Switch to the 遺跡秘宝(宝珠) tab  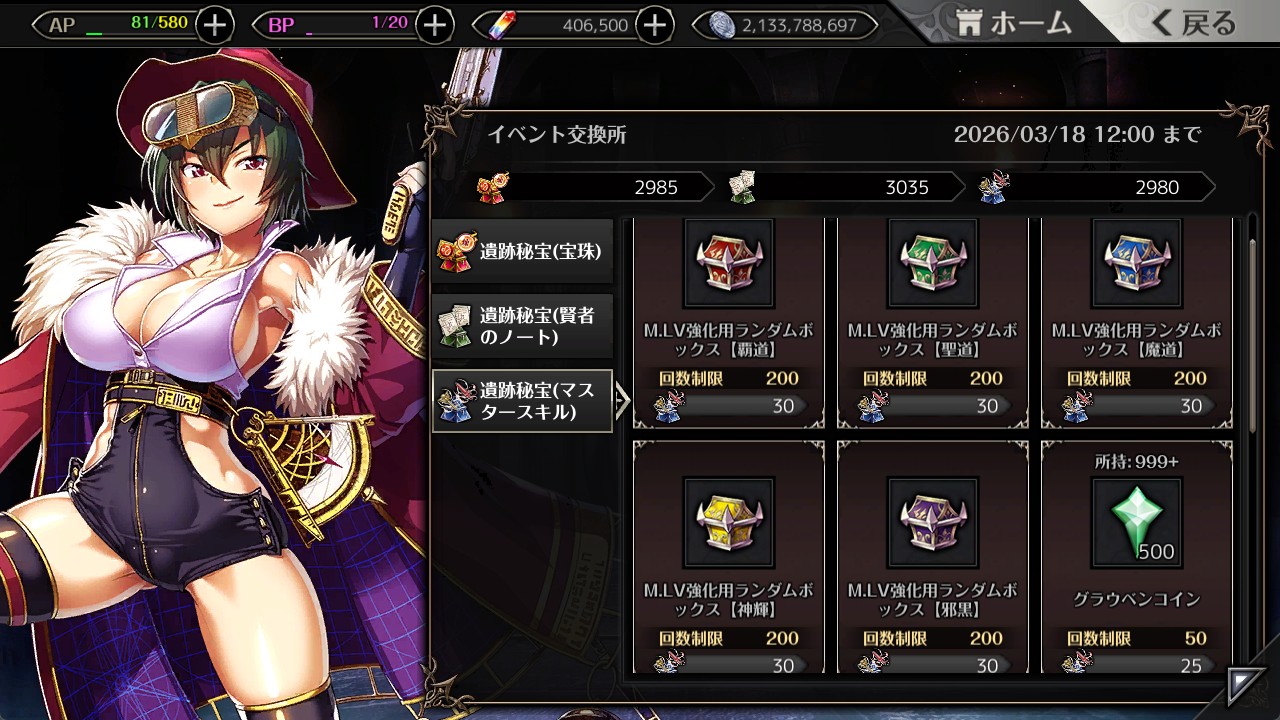(523, 252)
